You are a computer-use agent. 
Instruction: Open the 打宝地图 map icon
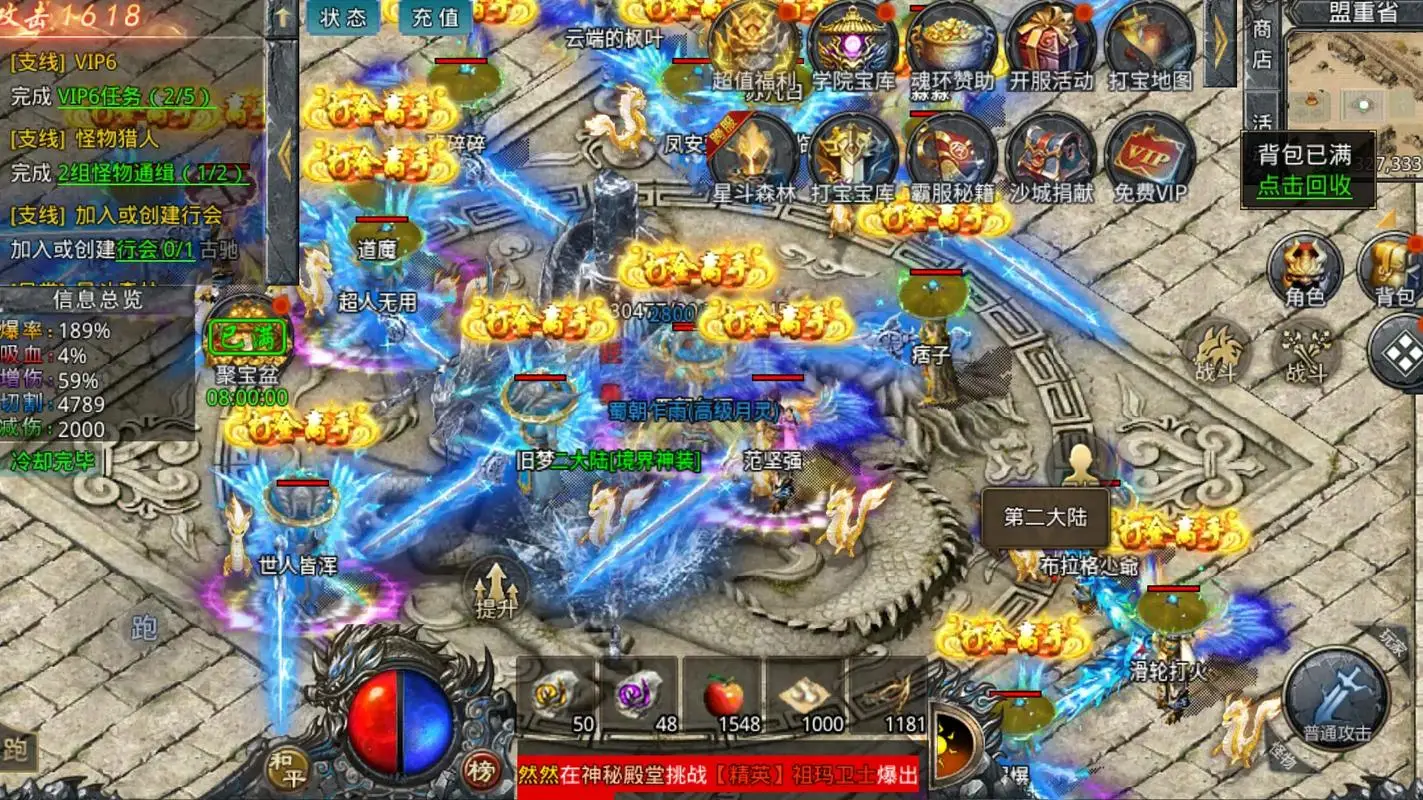pyautogui.click(x=1150, y=47)
